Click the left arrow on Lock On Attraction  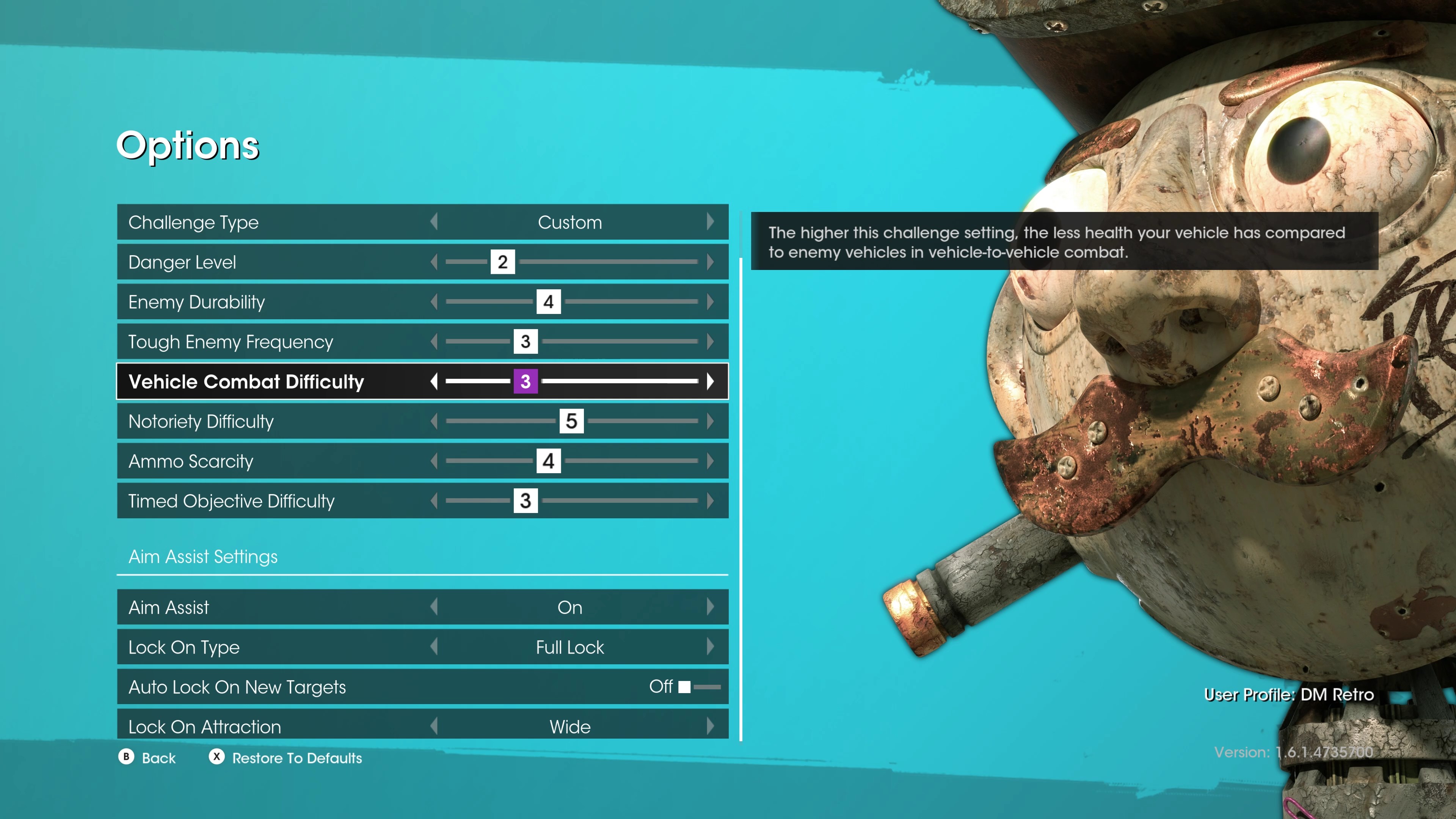point(434,726)
